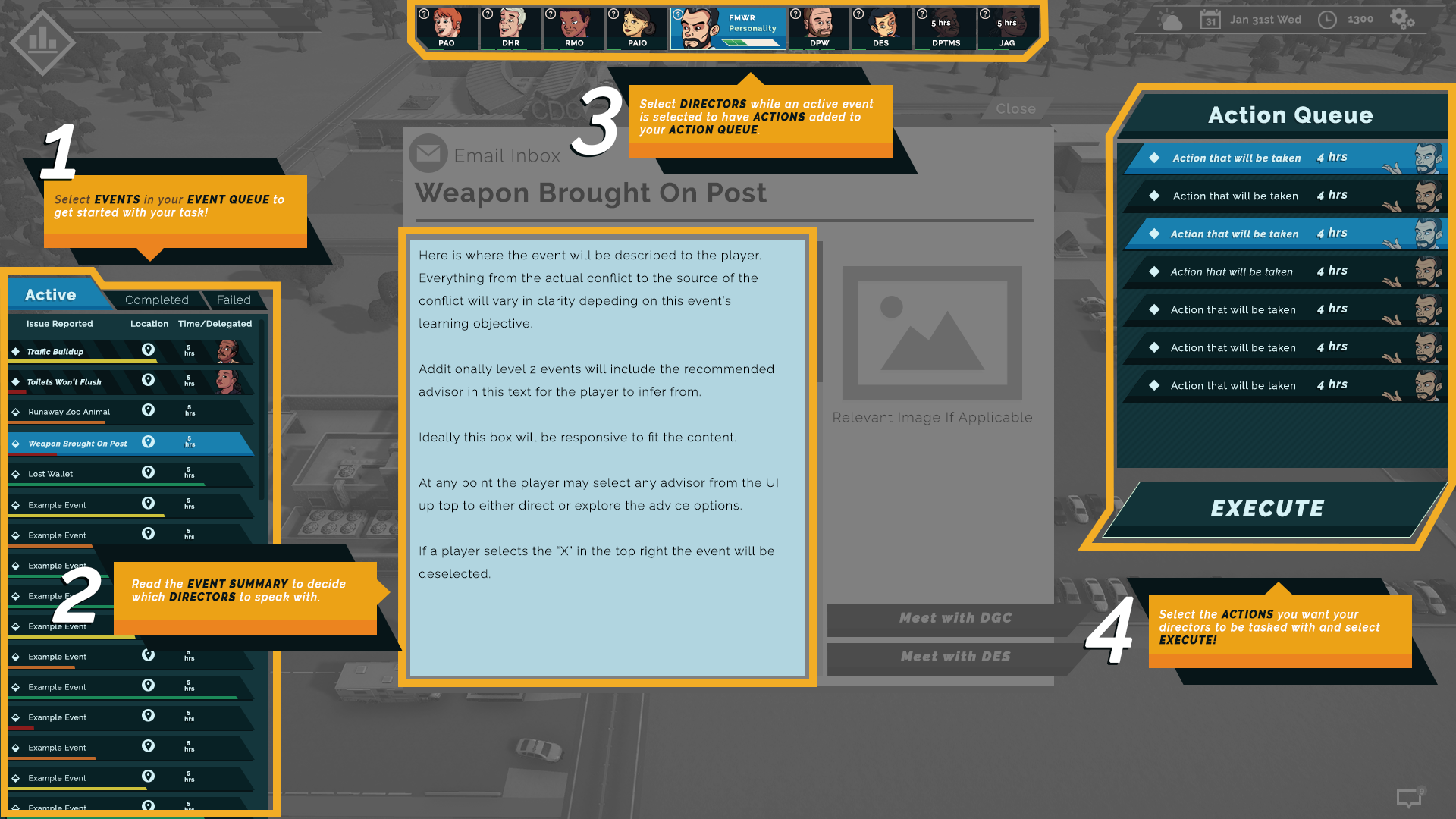The image size is (1456, 819).
Task: Open the settings gears at top right
Action: pos(1402,20)
